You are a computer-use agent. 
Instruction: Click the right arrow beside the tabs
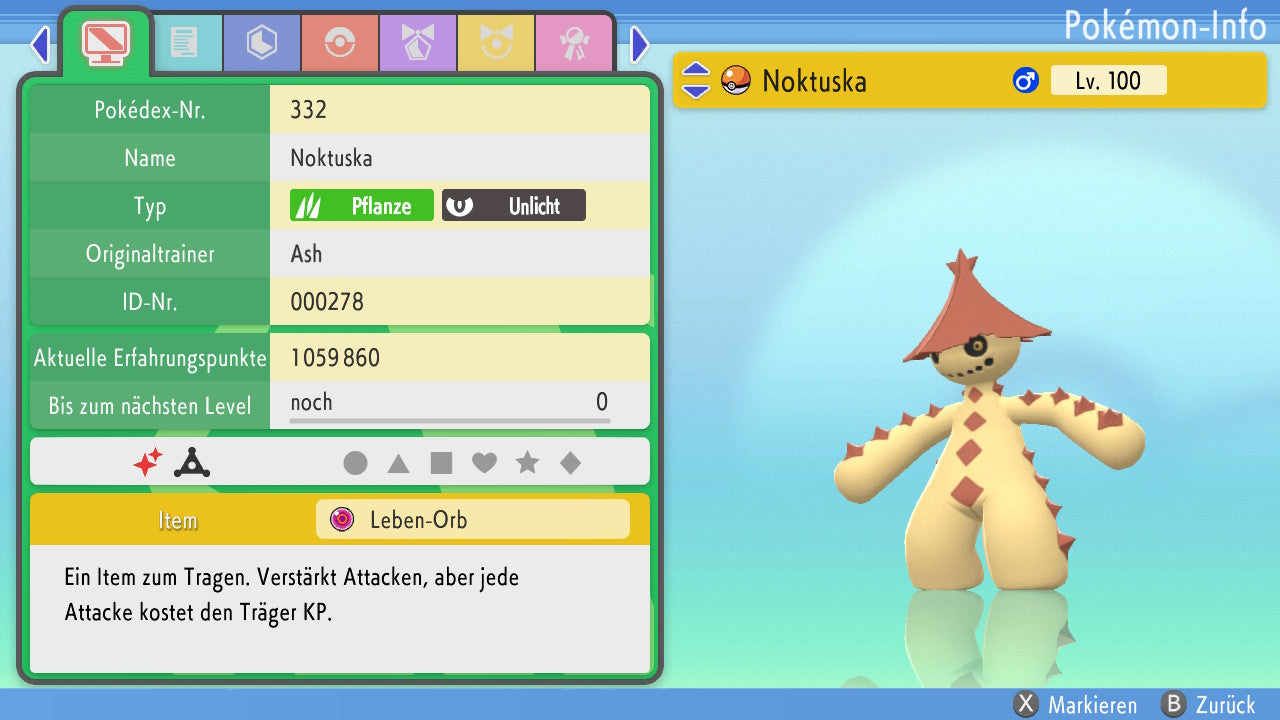pyautogui.click(x=640, y=44)
